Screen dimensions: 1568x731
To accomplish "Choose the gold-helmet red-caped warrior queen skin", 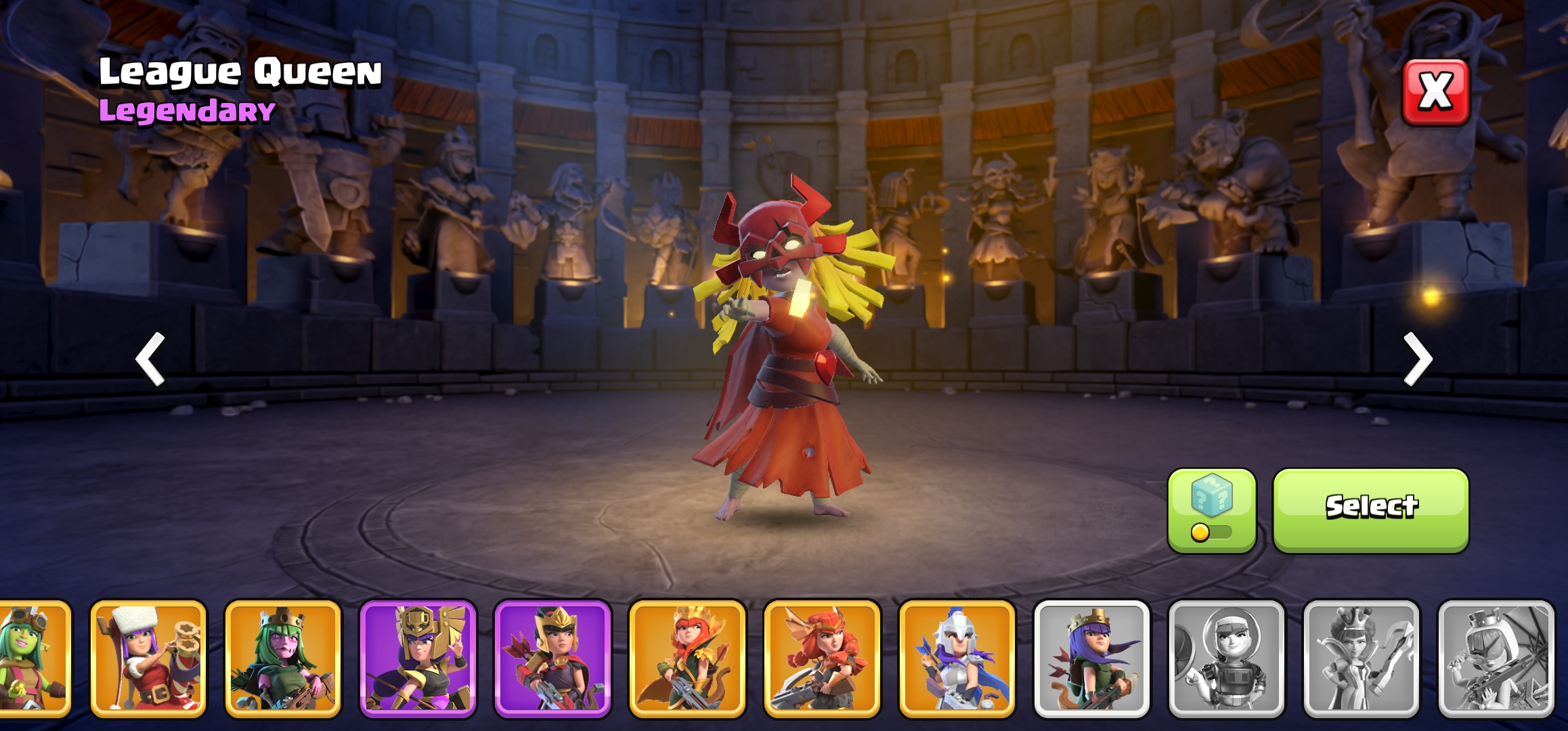I will 552,659.
